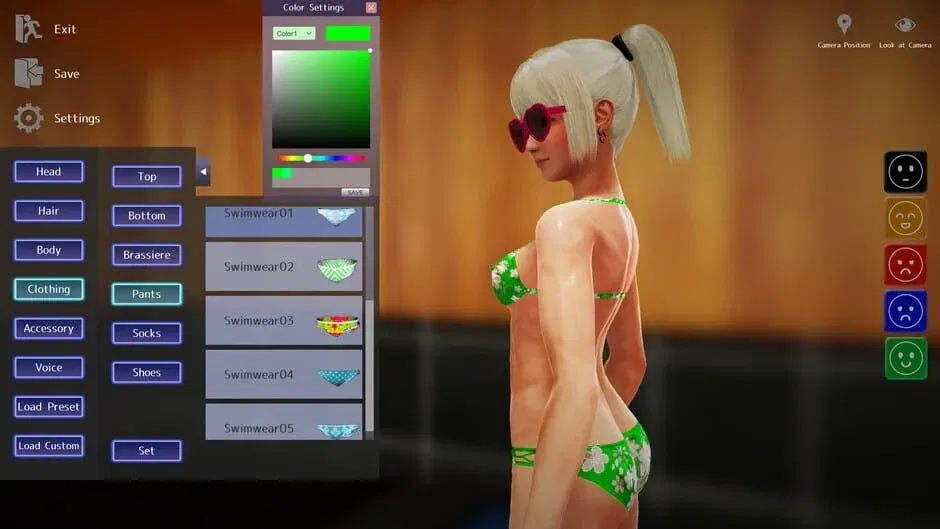Open the Hair category
The height and width of the screenshot is (529, 940).
coord(49,211)
